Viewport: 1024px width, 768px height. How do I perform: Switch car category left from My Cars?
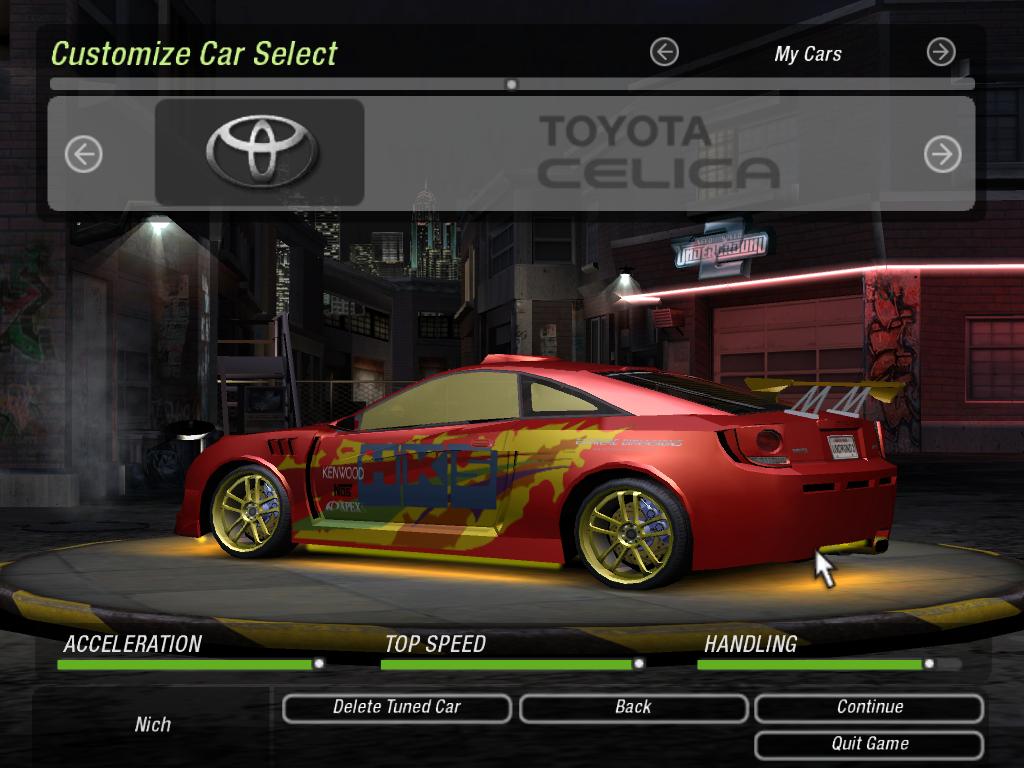664,52
